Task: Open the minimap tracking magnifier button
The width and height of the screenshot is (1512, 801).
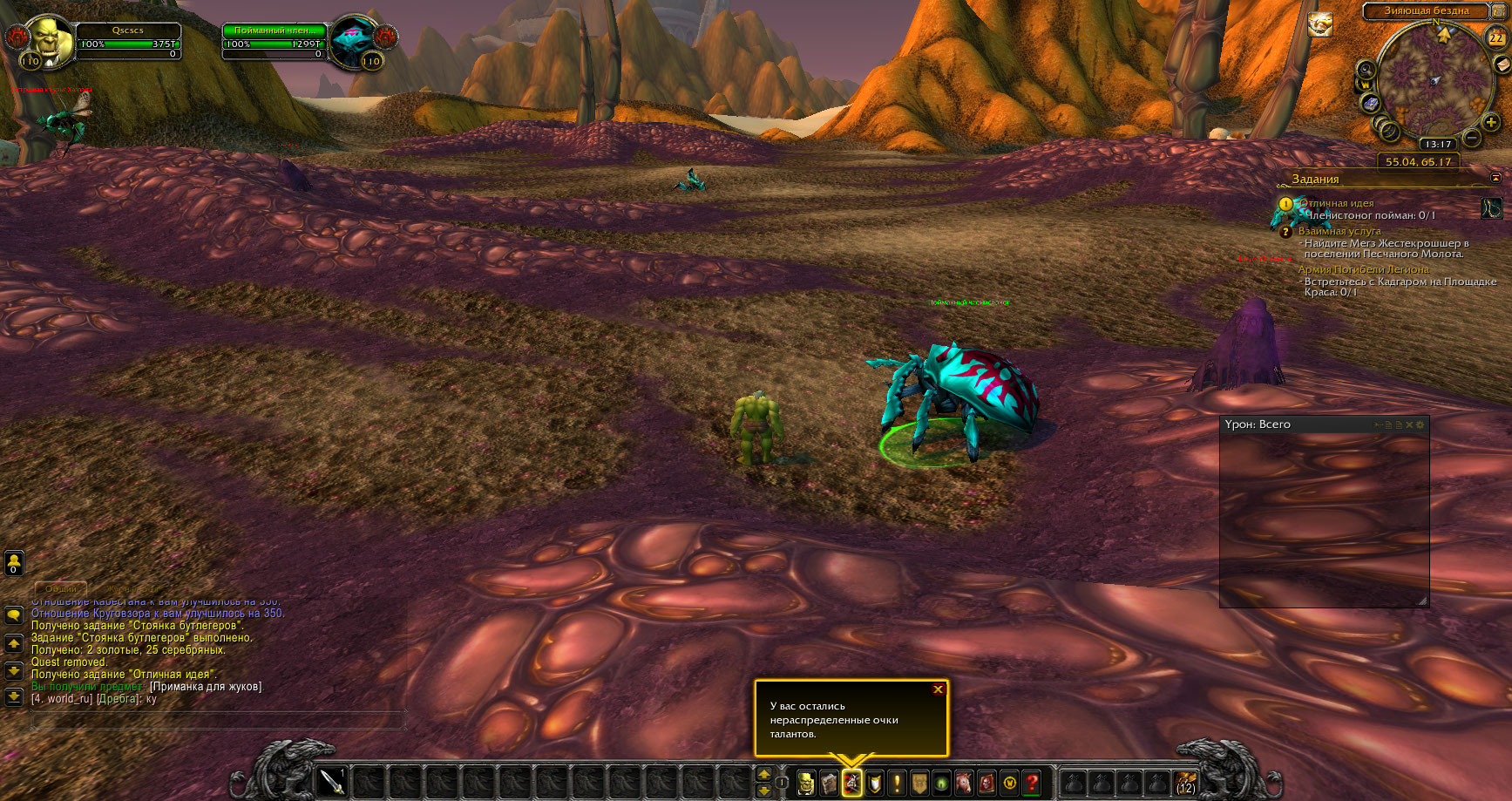Action: pyautogui.click(x=1366, y=69)
